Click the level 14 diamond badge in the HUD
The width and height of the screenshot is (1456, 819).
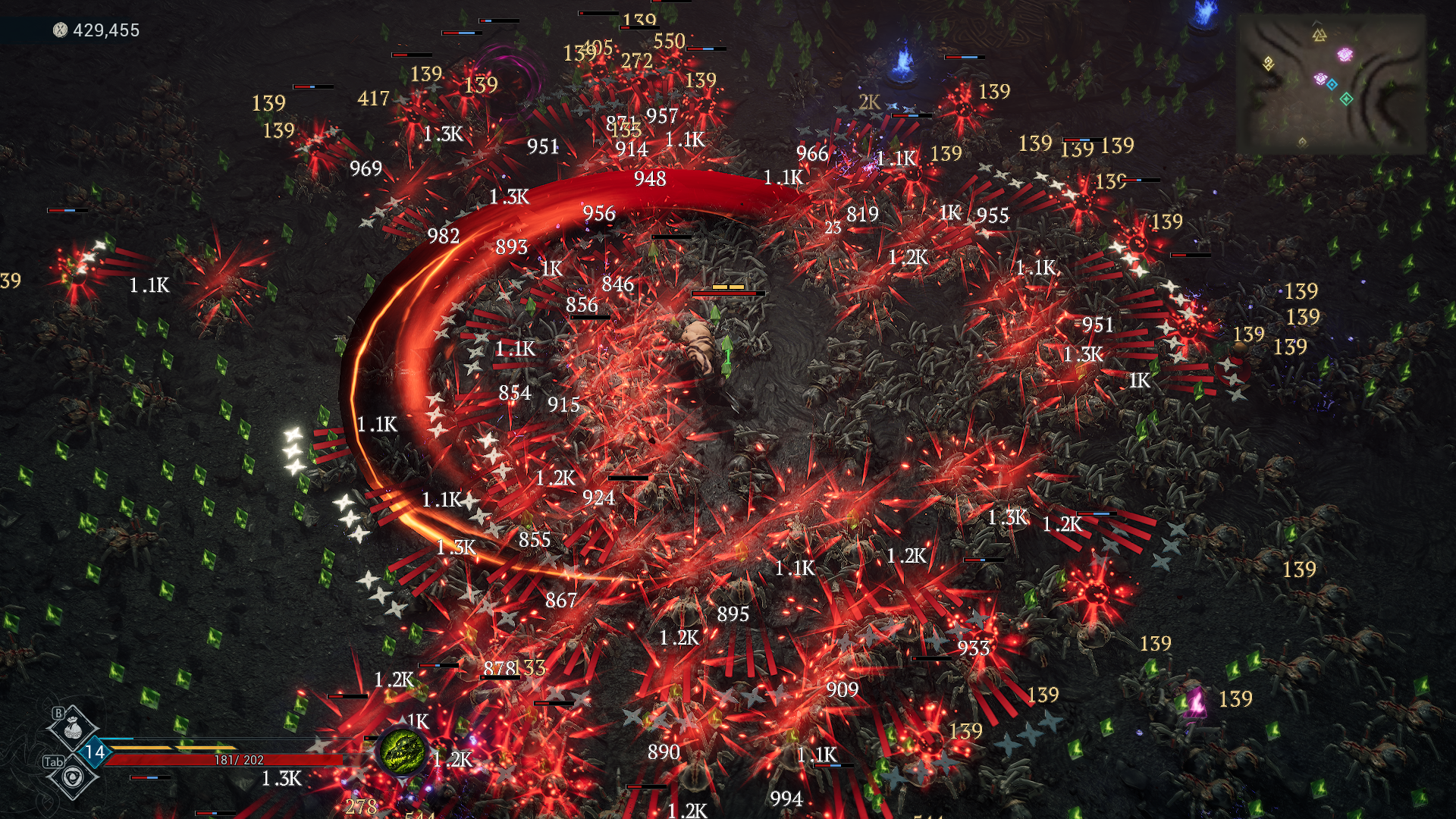(96, 752)
